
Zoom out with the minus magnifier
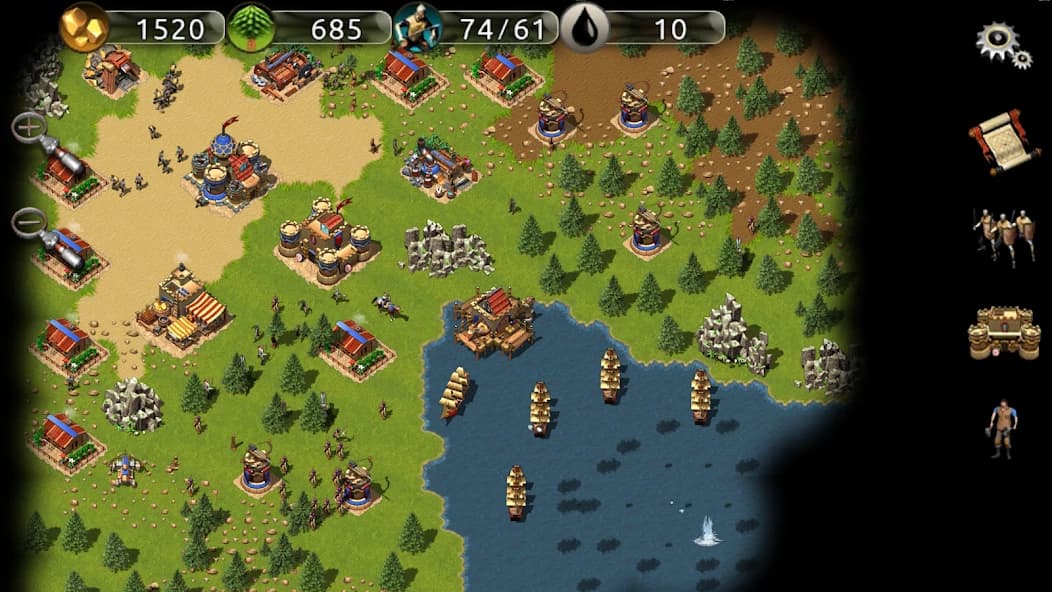pos(30,221)
